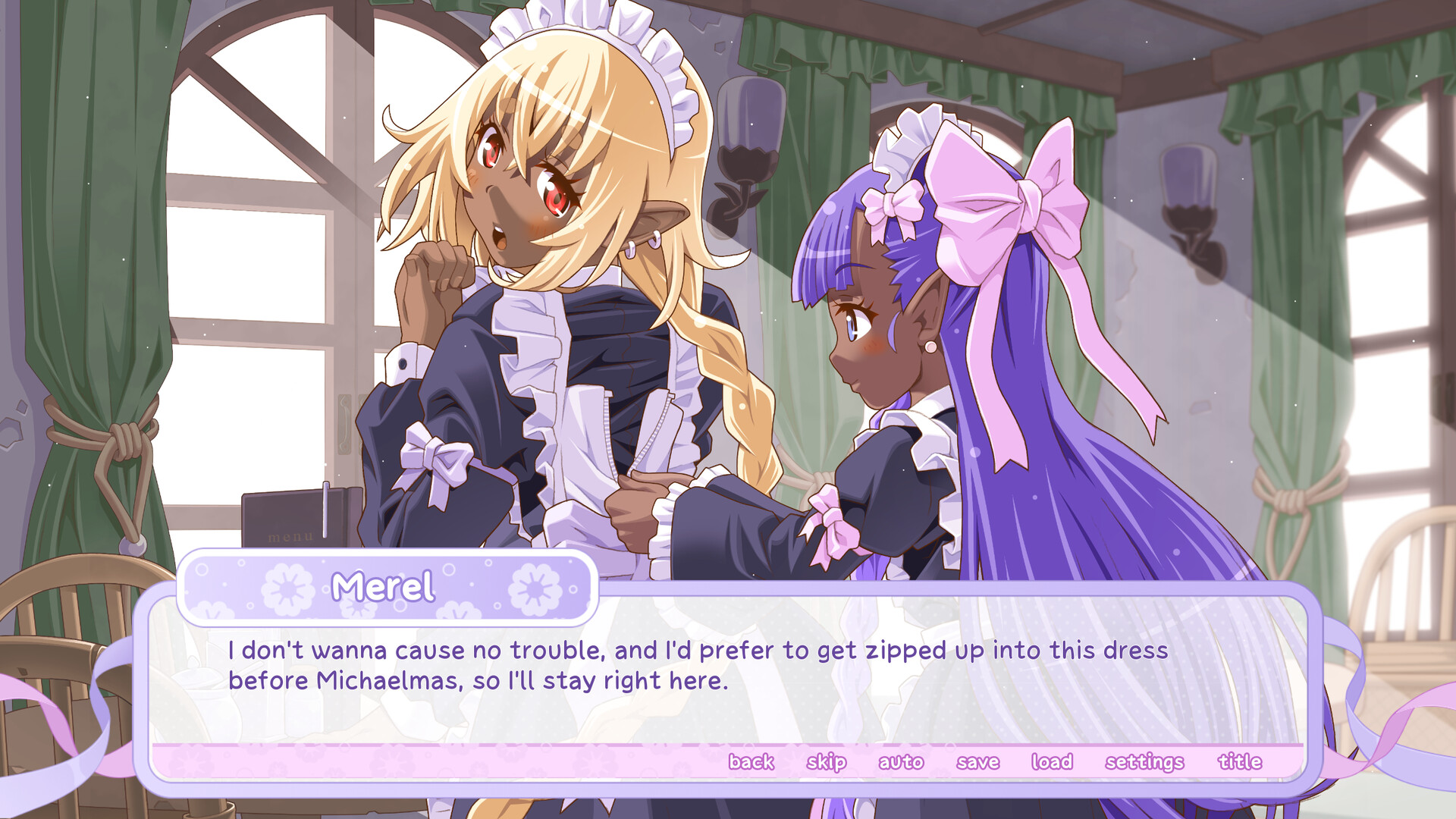This screenshot has width=1456, height=819.
Task: Click the load option in the quick menu
Action: coord(1053,761)
